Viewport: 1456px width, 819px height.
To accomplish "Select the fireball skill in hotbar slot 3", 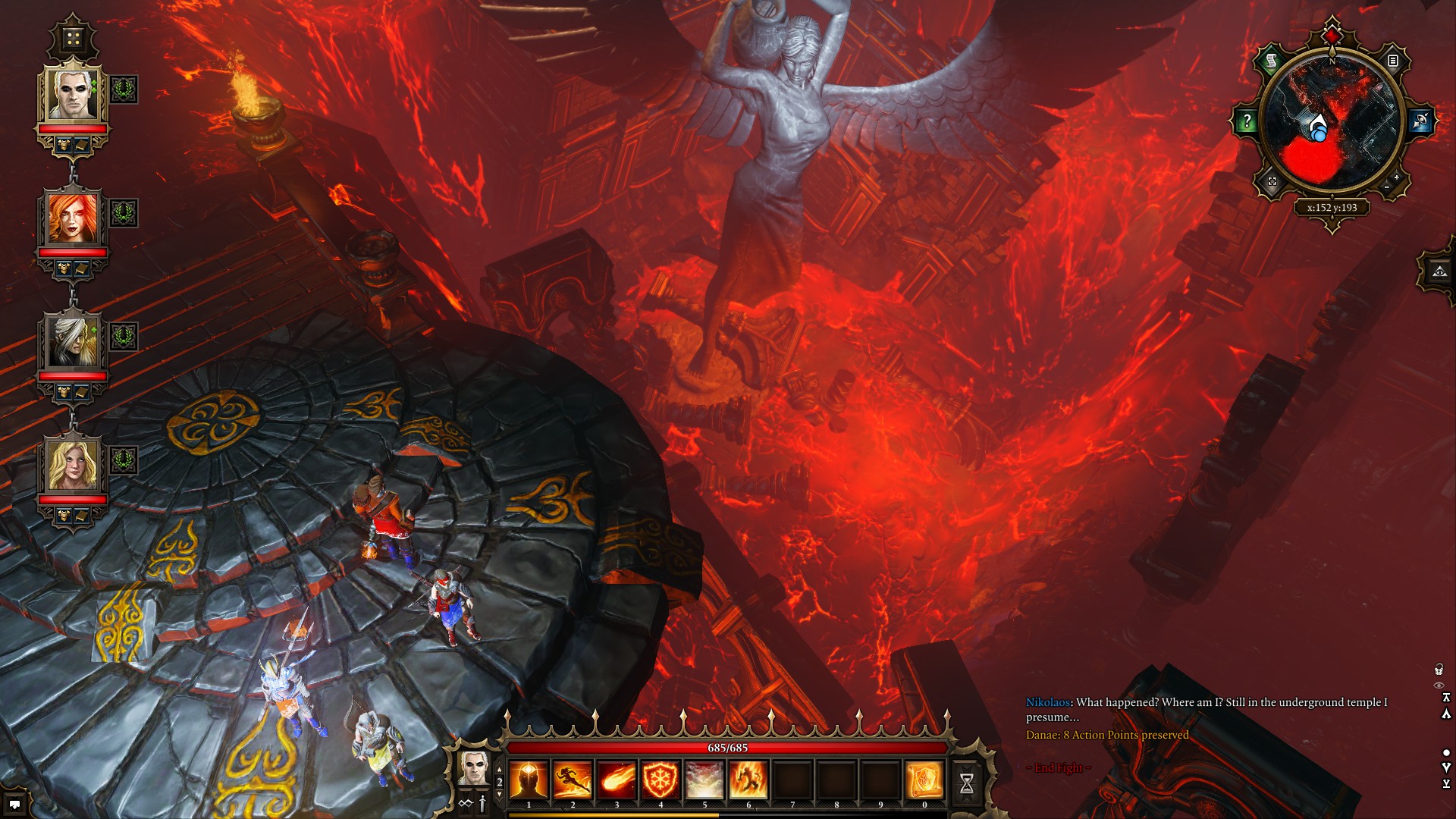I will coord(617,781).
